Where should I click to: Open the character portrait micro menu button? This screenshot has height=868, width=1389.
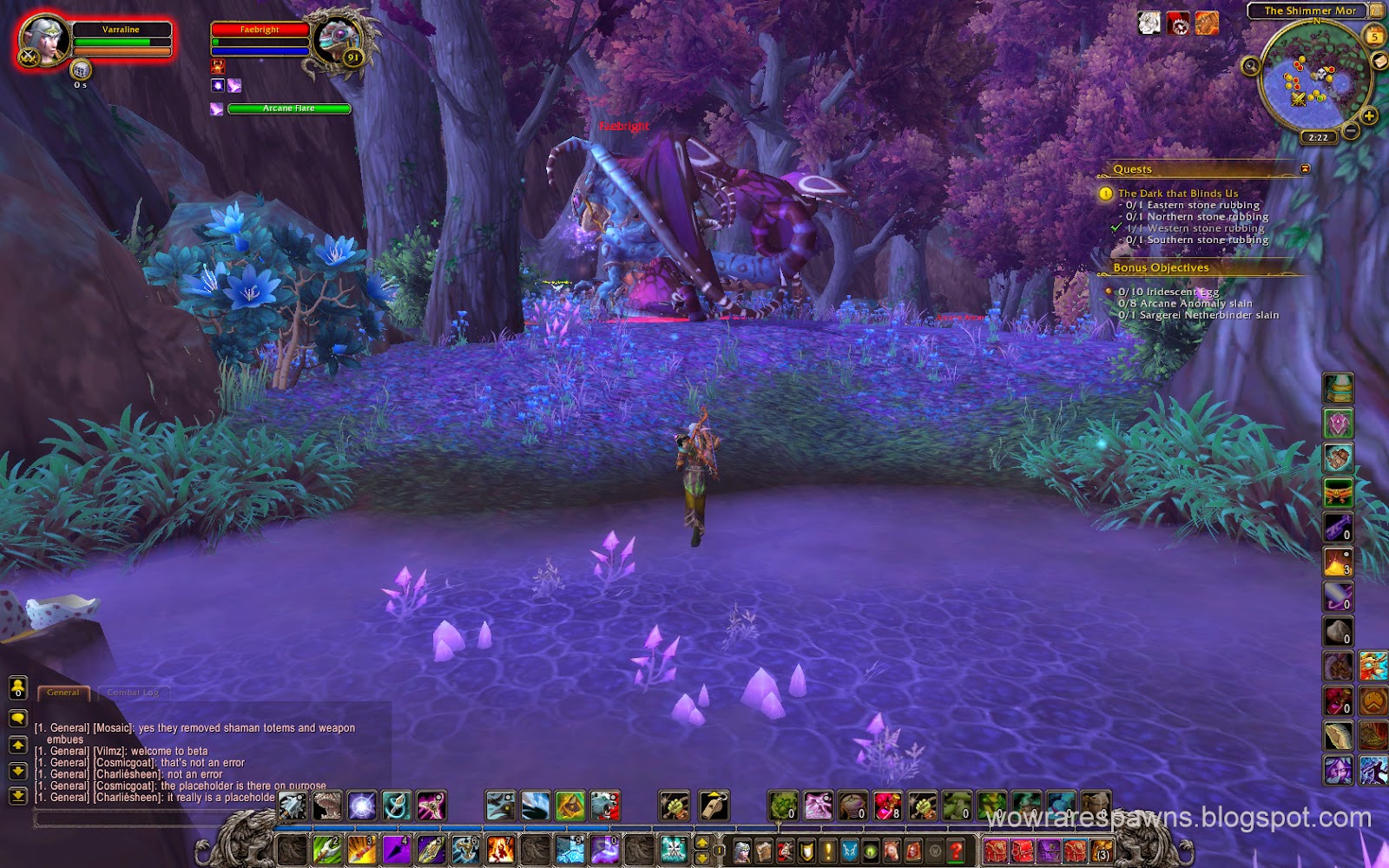(x=741, y=850)
